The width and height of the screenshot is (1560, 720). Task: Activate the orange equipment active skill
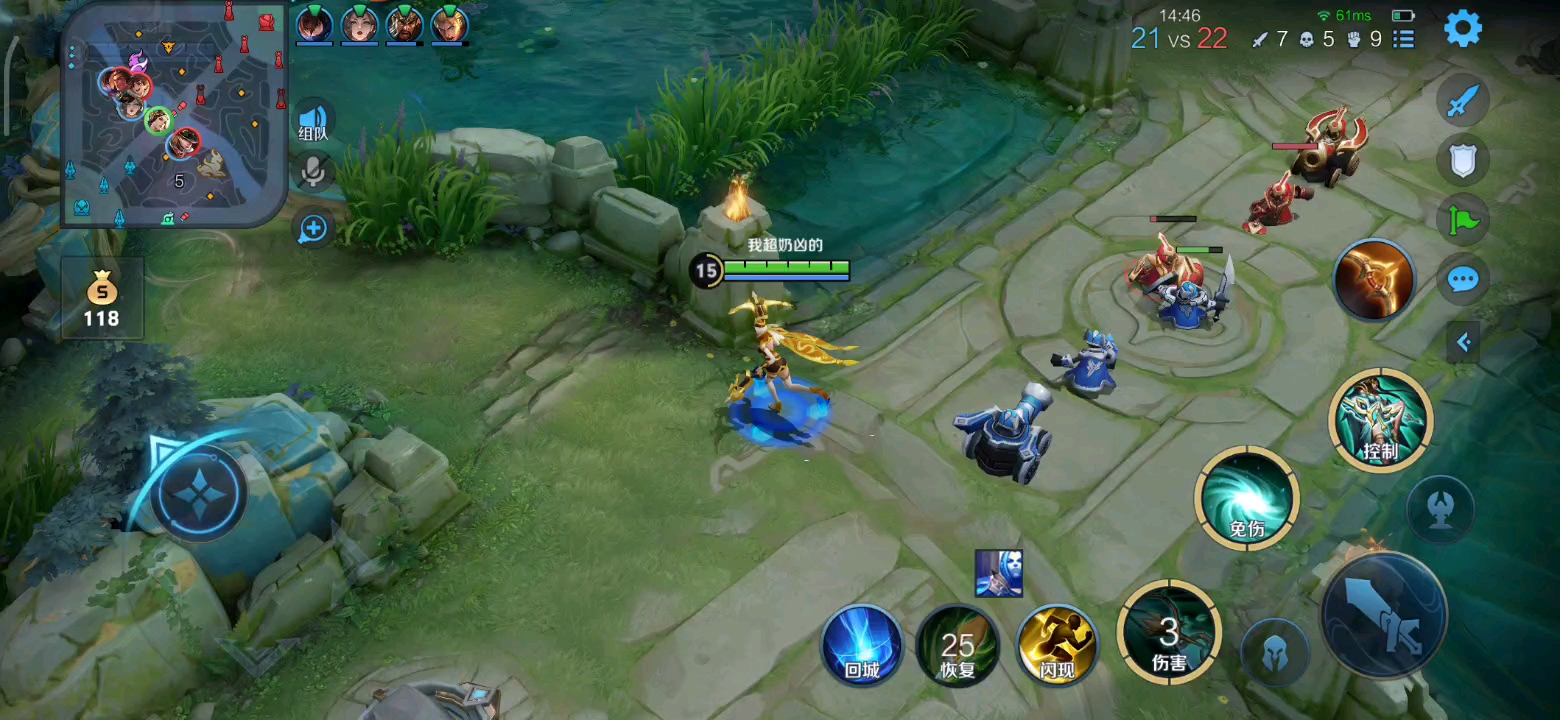pyautogui.click(x=1373, y=280)
